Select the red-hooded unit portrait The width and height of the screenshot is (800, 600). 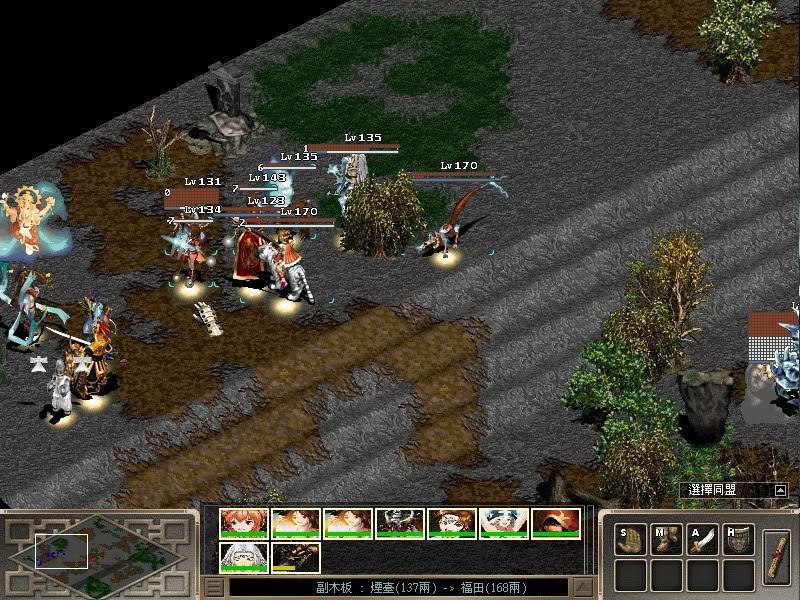[x=555, y=524]
